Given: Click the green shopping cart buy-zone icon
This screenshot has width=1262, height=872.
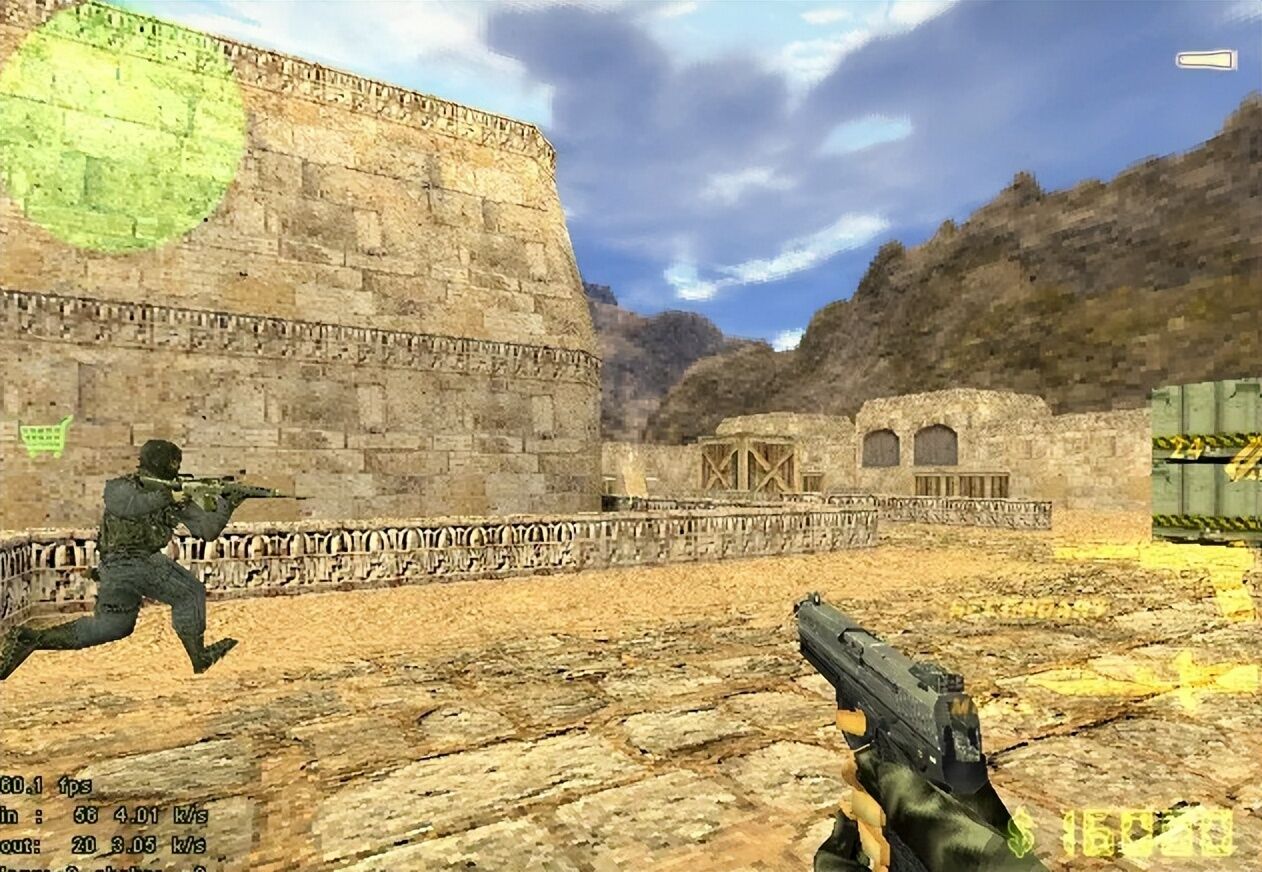Looking at the screenshot, I should (x=46, y=437).
